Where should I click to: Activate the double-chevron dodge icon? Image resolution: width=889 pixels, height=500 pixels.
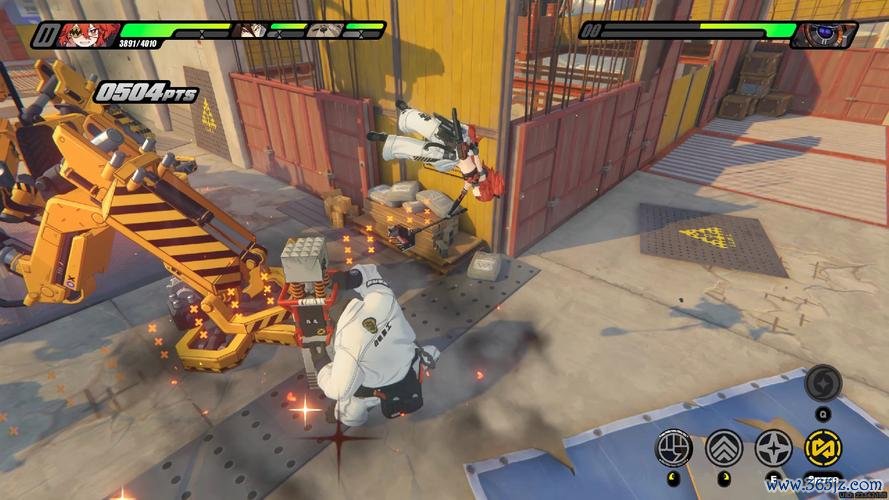click(x=723, y=448)
